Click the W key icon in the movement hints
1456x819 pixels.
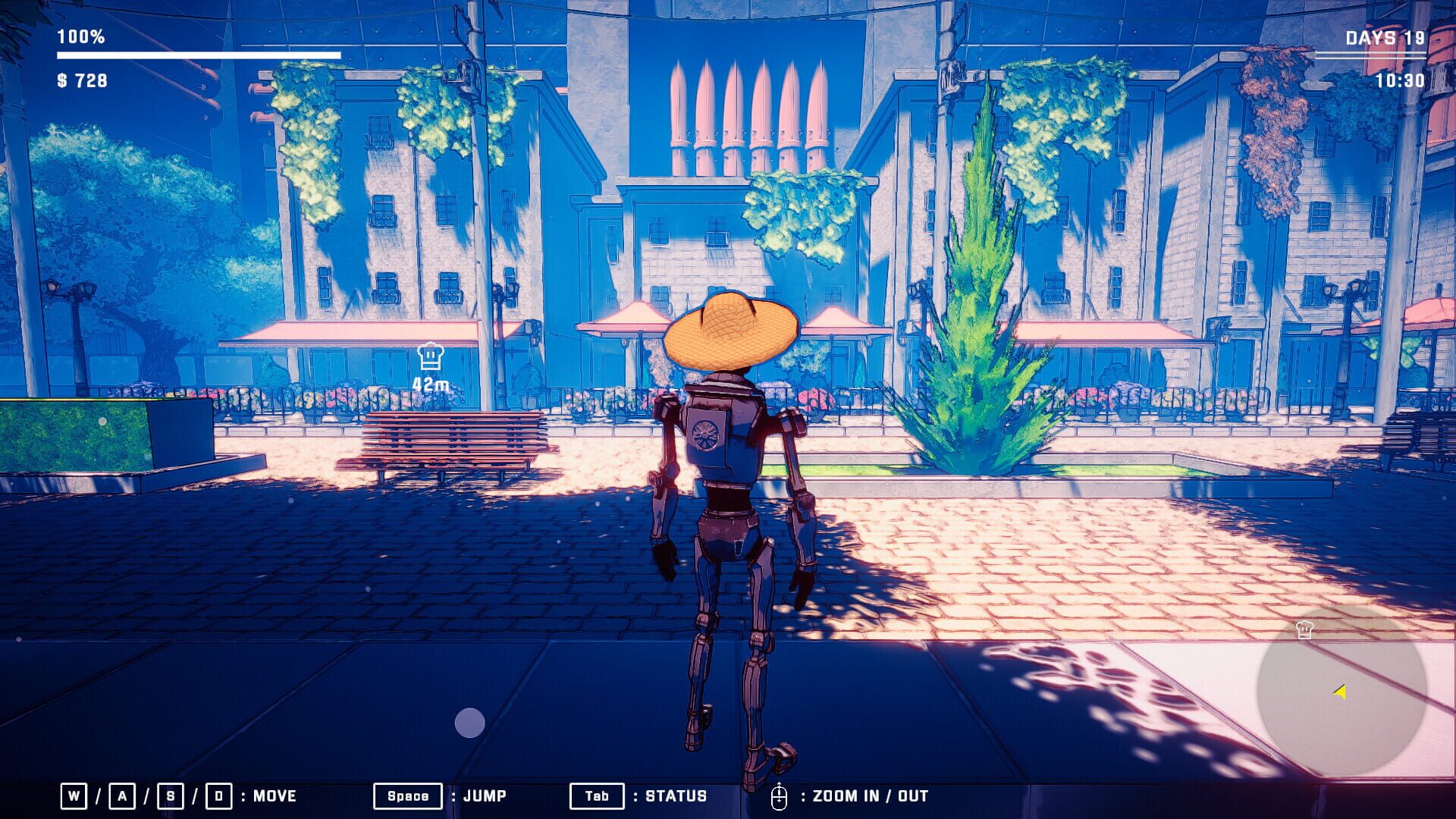coord(72,796)
